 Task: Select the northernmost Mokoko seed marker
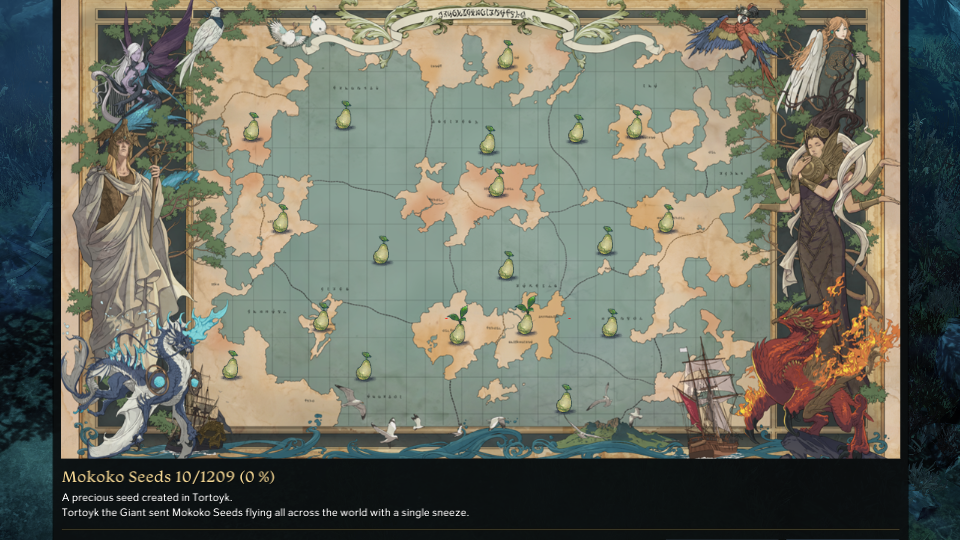click(x=506, y=56)
